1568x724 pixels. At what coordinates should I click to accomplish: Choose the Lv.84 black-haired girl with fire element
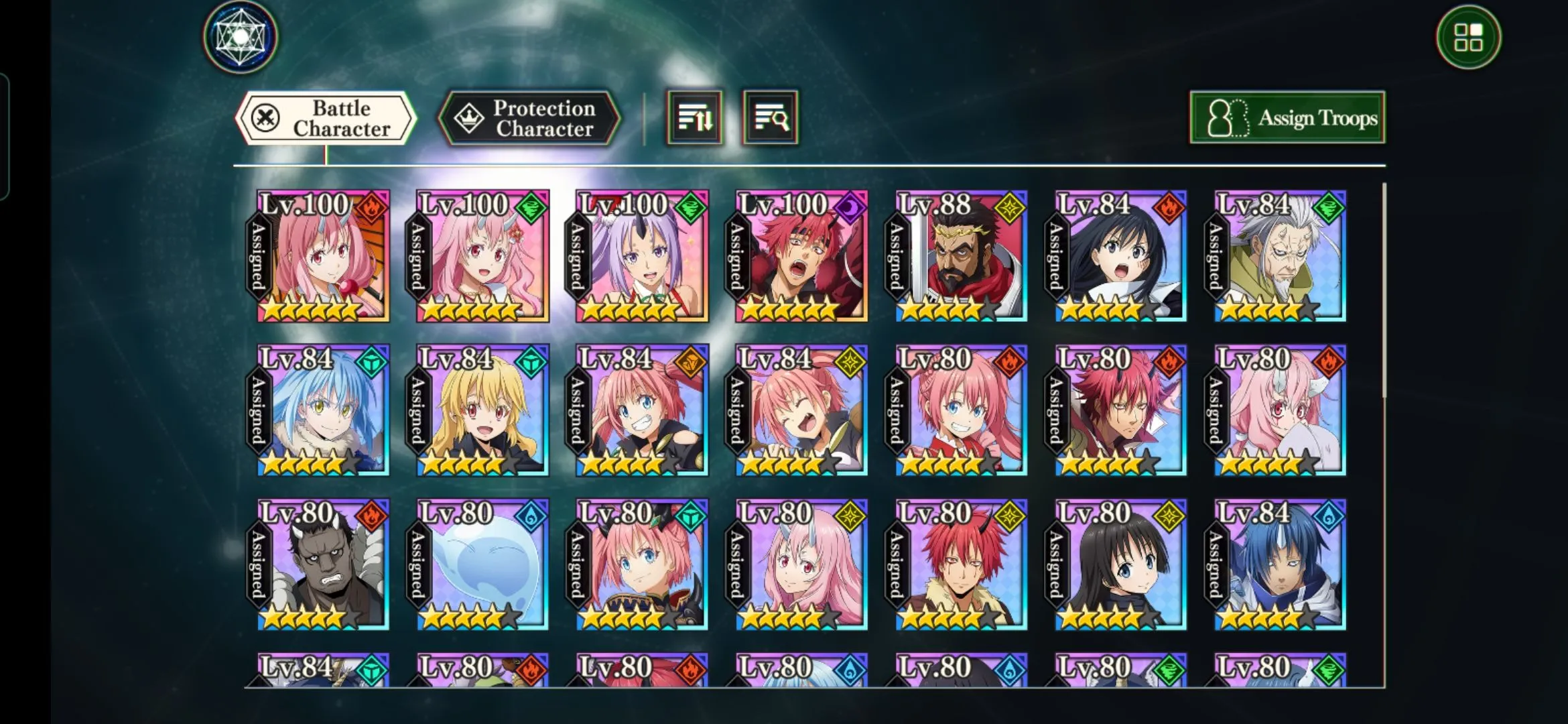(1120, 256)
